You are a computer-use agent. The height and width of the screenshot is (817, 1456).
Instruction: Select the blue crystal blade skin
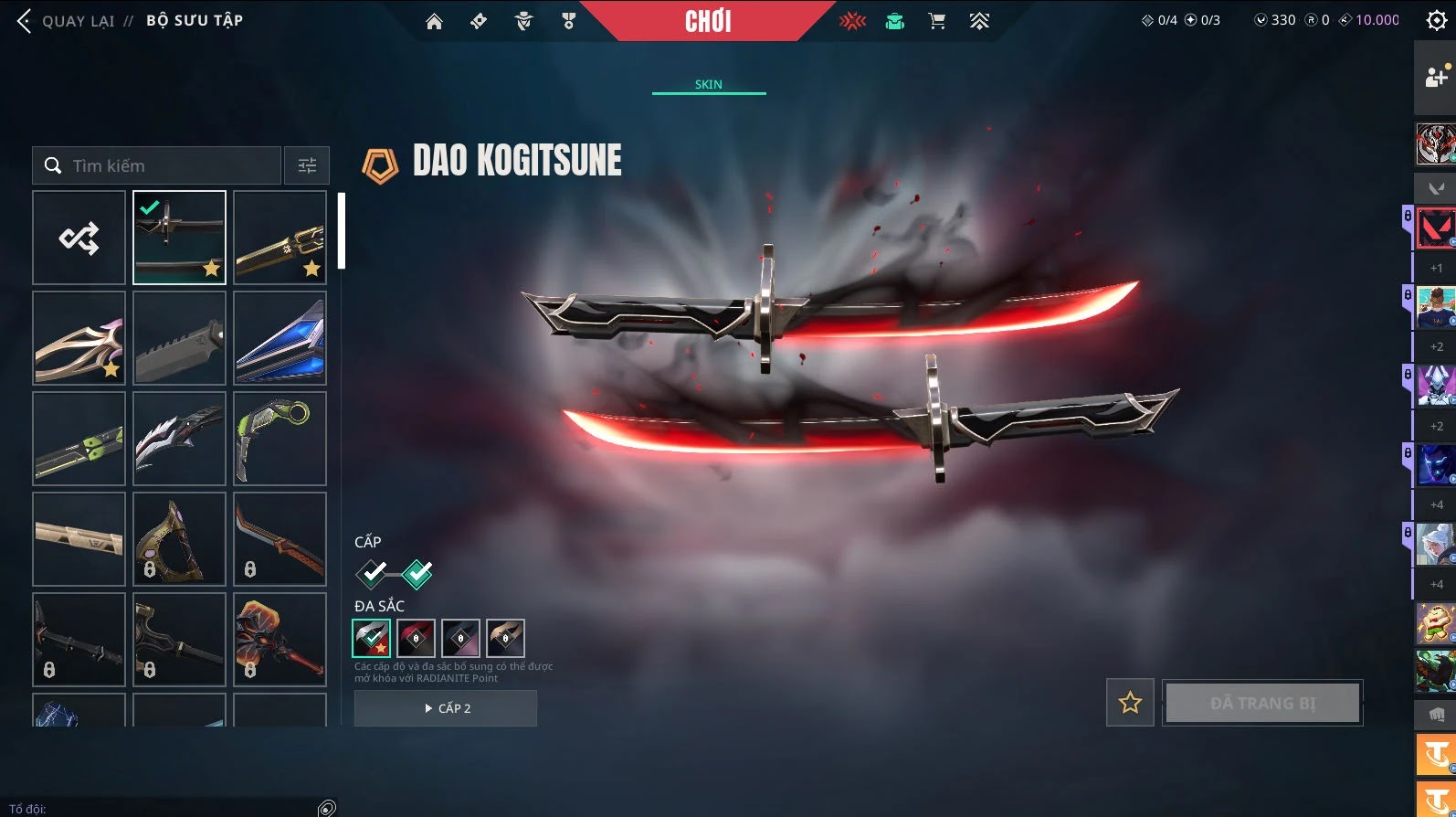point(280,338)
